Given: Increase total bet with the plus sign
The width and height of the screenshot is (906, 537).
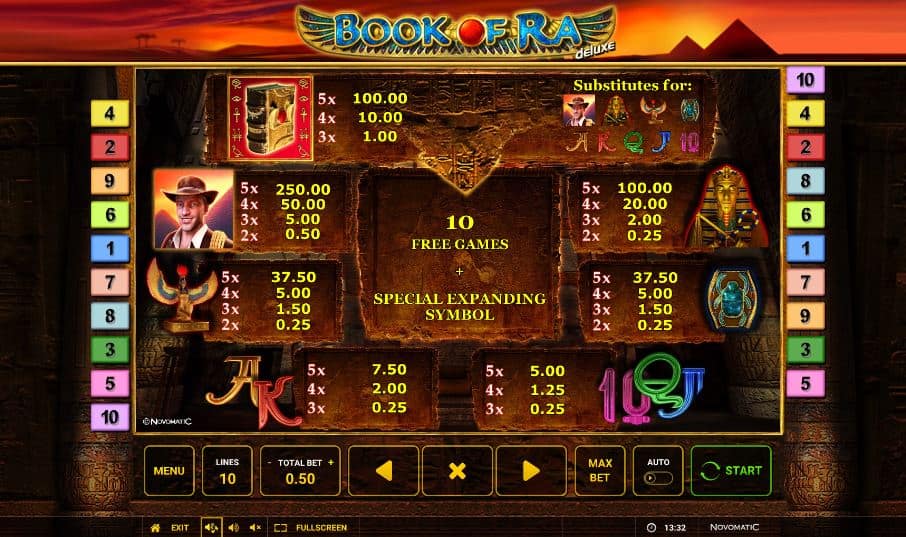Looking at the screenshot, I should (331, 463).
